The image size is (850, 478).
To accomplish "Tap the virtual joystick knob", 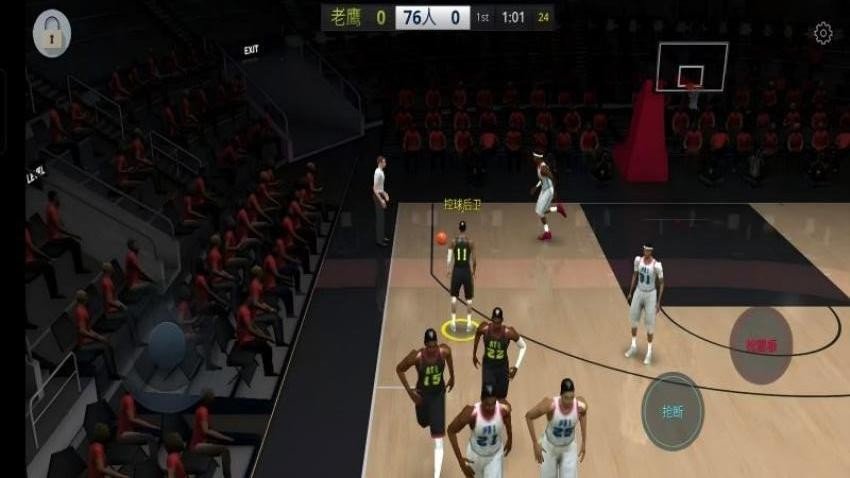I will point(166,345).
